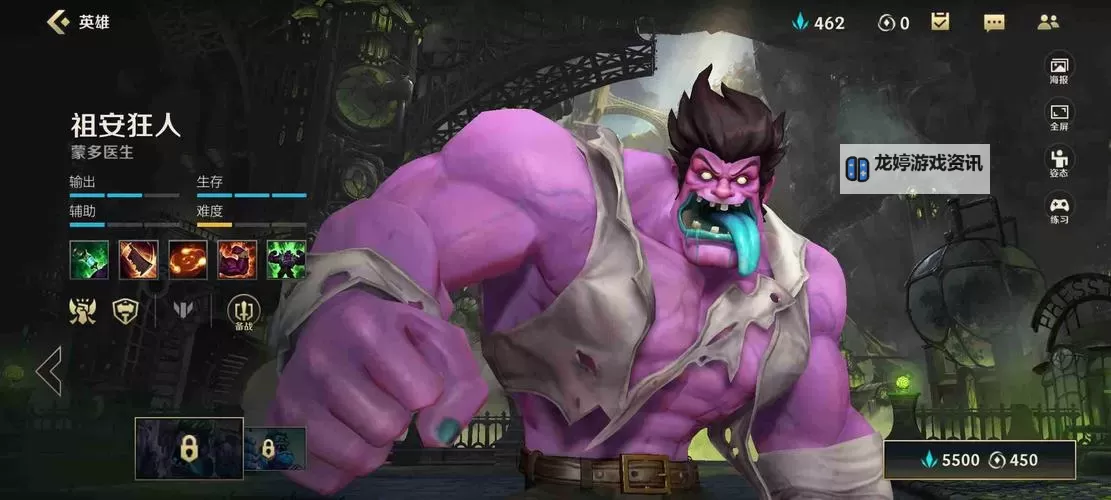This screenshot has width=1111, height=500.
Task: Select the green passive ability icon
Action: coord(89,260)
